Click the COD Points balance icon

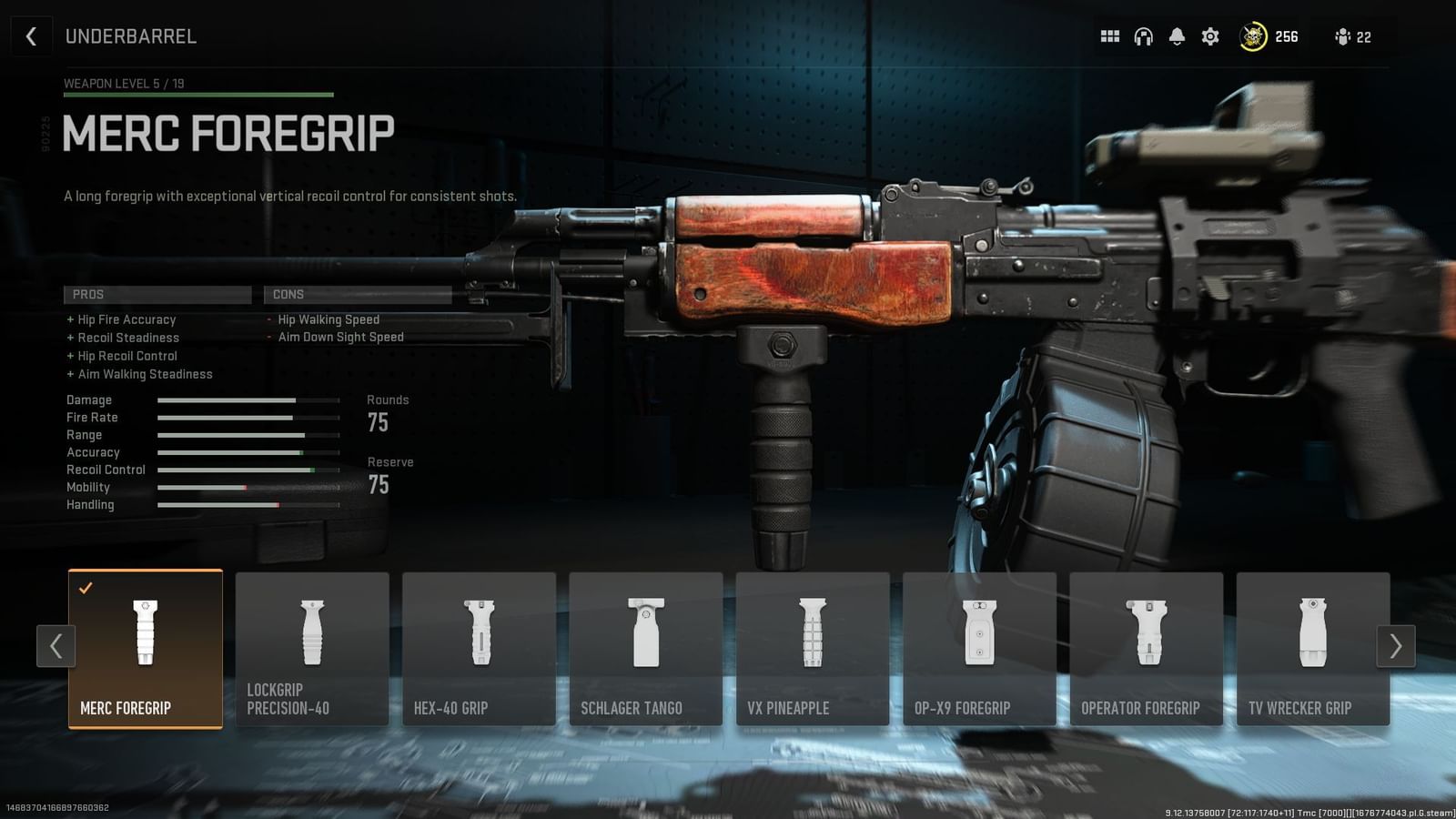click(1251, 36)
